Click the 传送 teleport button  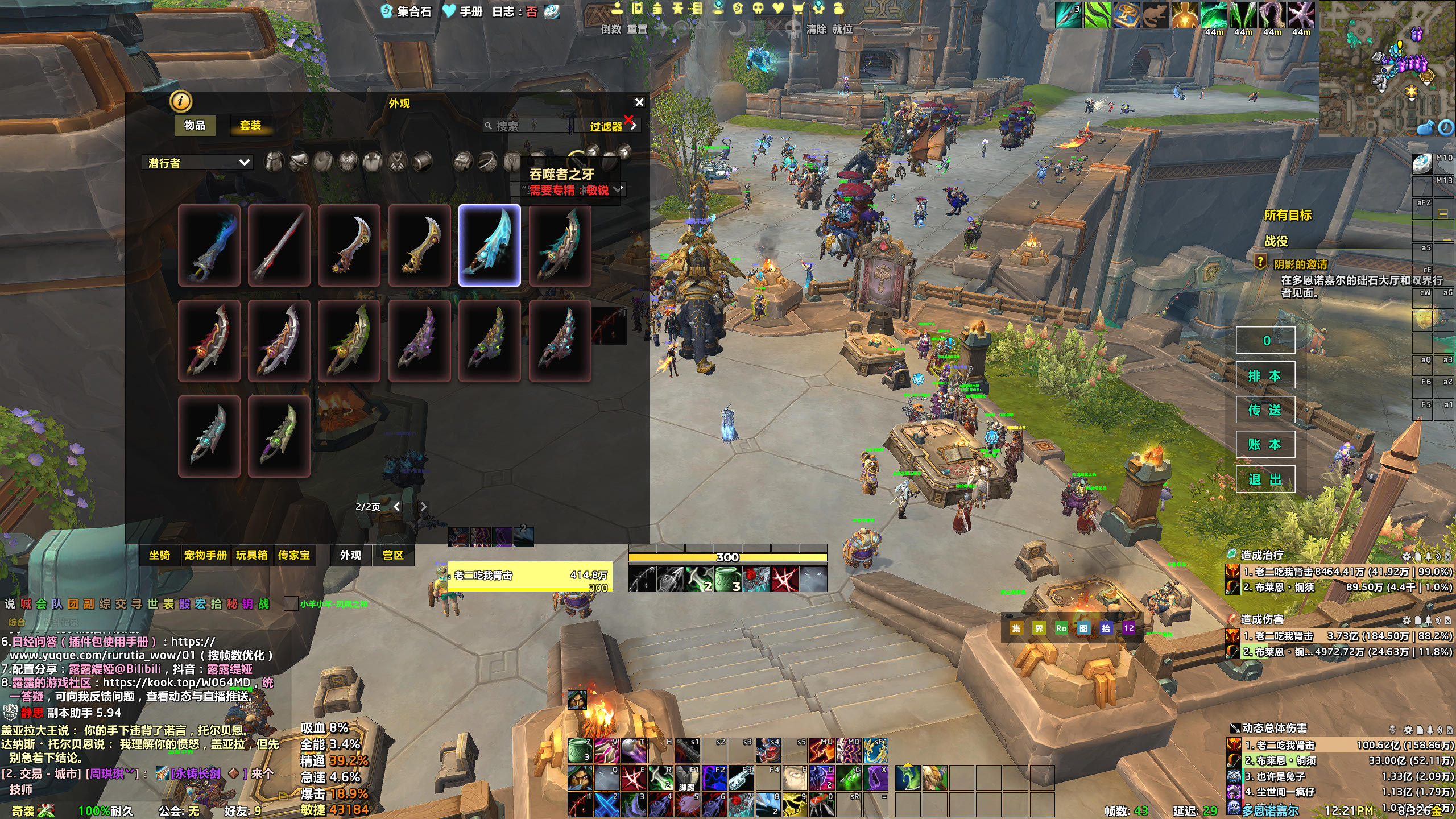coord(1265,410)
